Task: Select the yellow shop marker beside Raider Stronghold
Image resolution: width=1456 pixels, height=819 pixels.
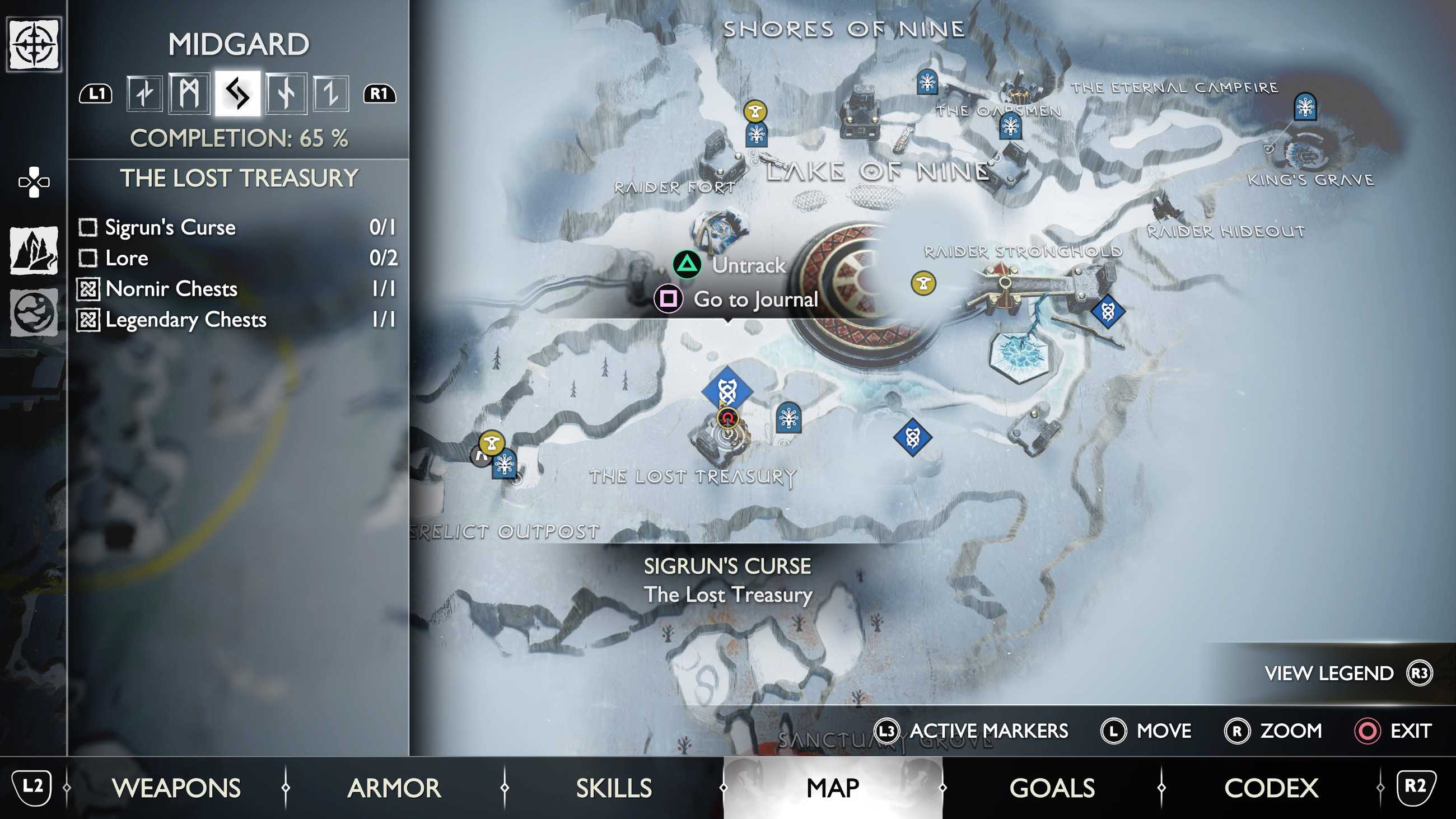Action: coord(923,283)
